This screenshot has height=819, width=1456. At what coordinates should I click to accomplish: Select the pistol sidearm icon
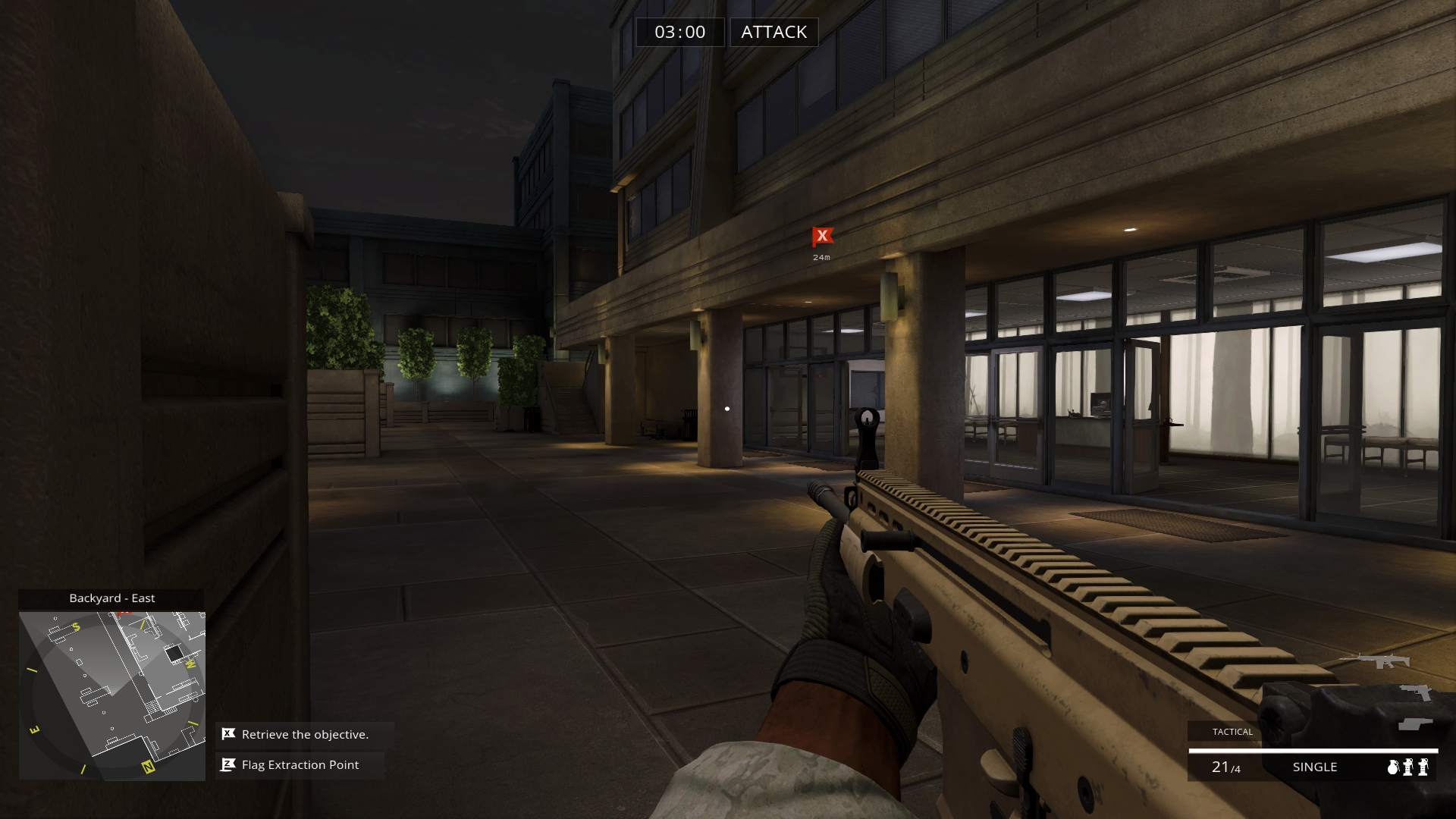[1416, 692]
